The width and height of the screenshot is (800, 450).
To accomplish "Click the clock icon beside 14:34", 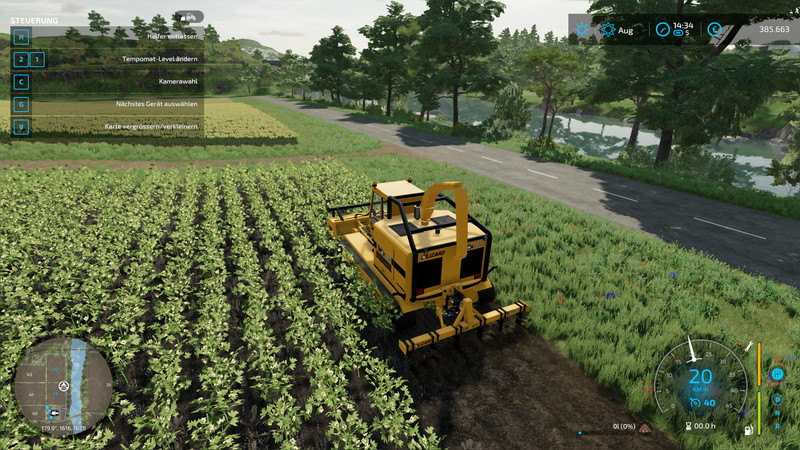I will pyautogui.click(x=662, y=30).
